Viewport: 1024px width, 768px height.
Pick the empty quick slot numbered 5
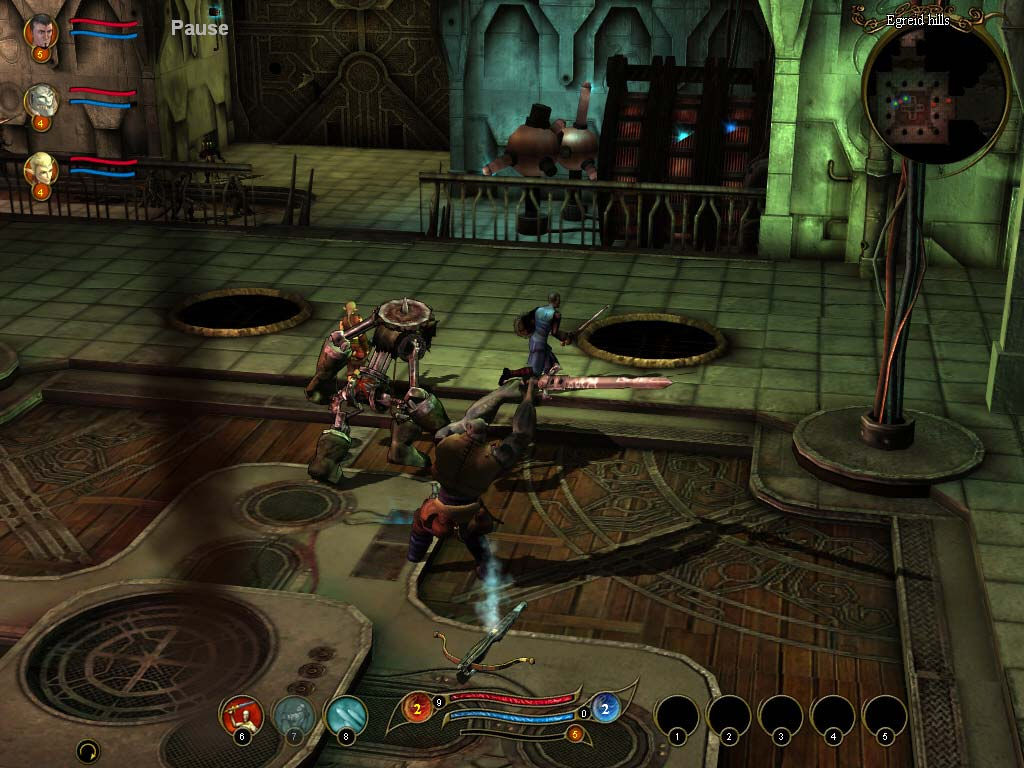[884, 716]
